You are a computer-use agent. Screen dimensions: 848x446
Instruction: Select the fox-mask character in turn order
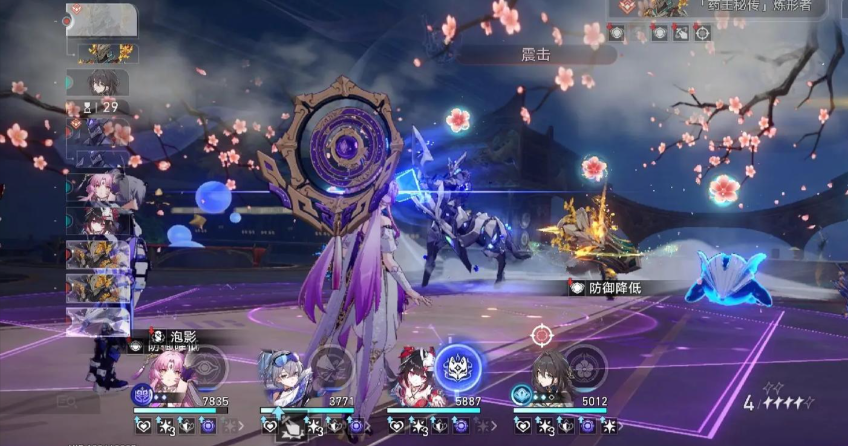pyautogui.click(x=98, y=218)
